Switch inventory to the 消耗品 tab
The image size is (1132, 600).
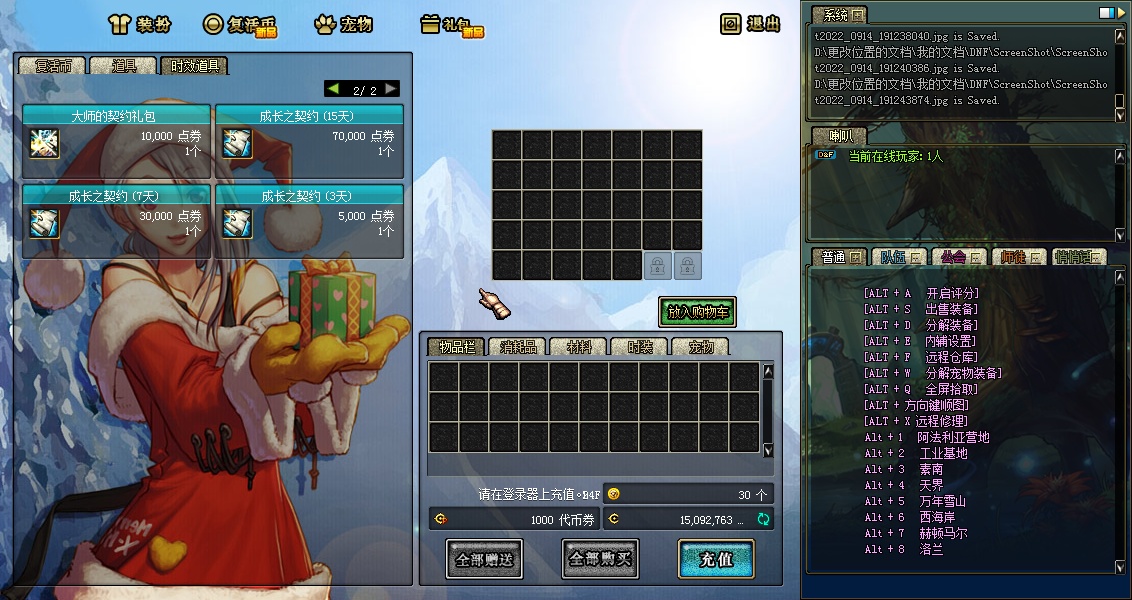click(517, 347)
